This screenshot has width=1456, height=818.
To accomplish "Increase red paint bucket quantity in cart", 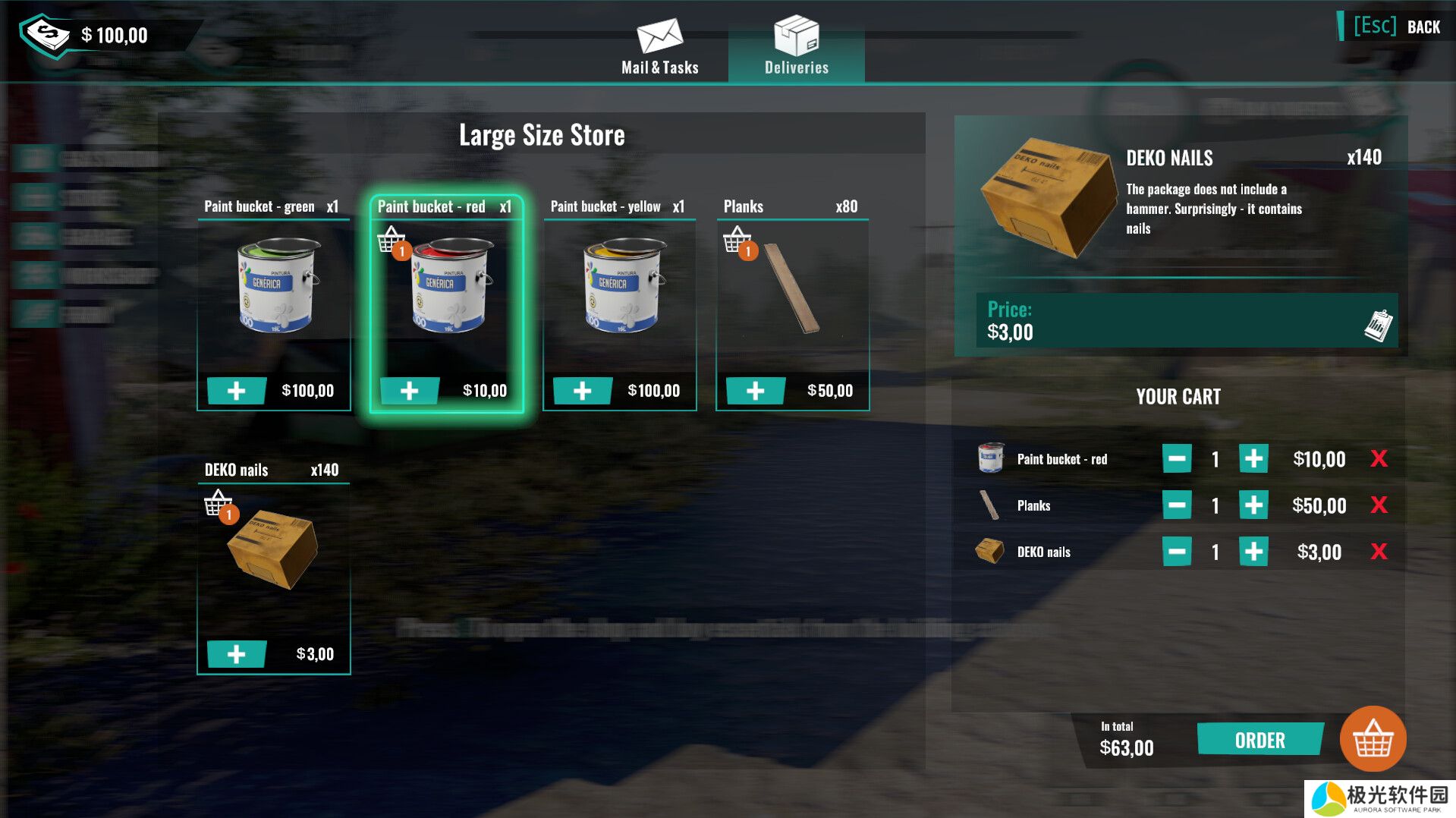I will click(x=1253, y=458).
